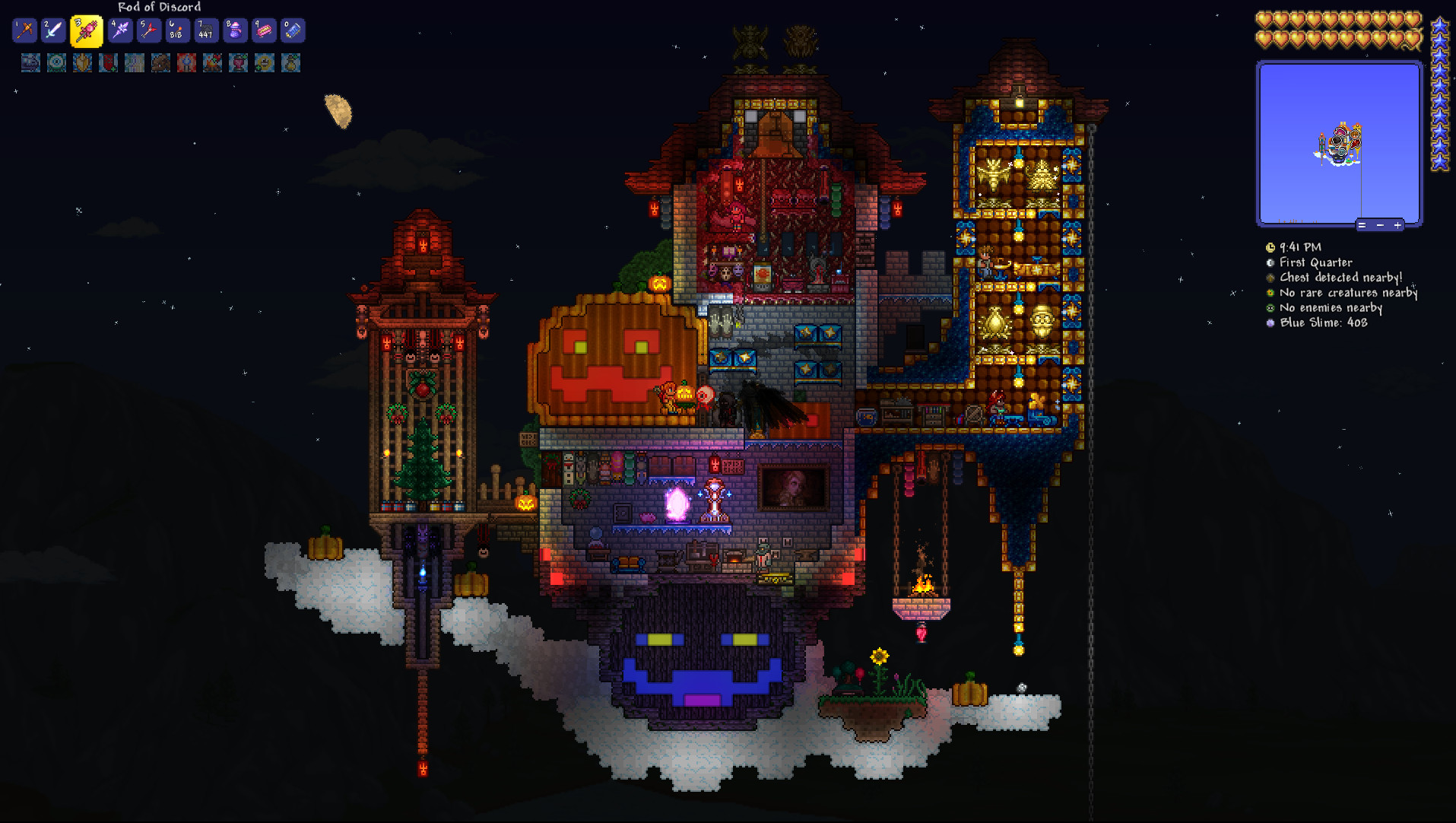This screenshot has width=1456, height=823.
Task: Select the torches stack in slot 6
Action: click(176, 30)
